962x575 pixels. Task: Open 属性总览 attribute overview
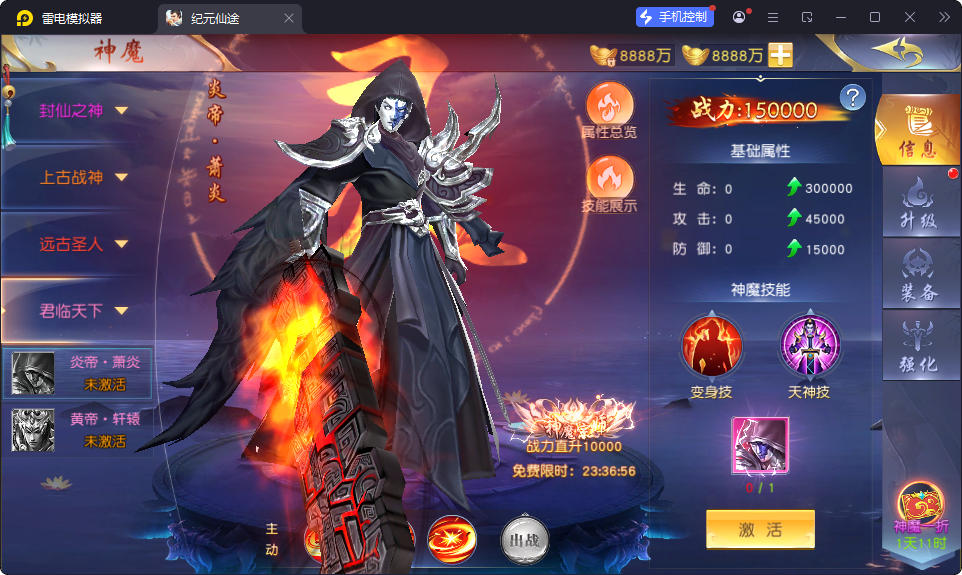[609, 110]
